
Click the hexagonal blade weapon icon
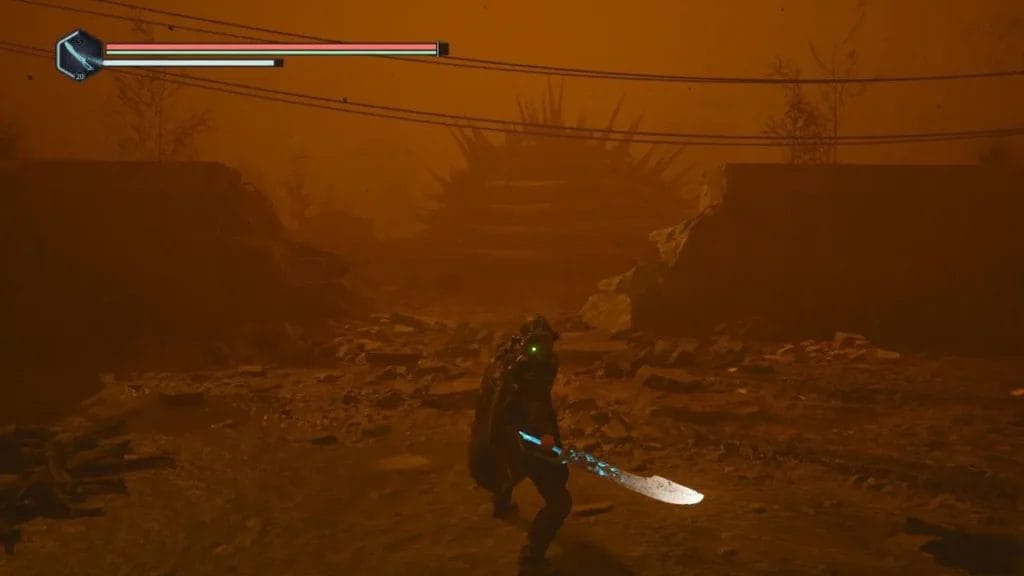click(79, 55)
